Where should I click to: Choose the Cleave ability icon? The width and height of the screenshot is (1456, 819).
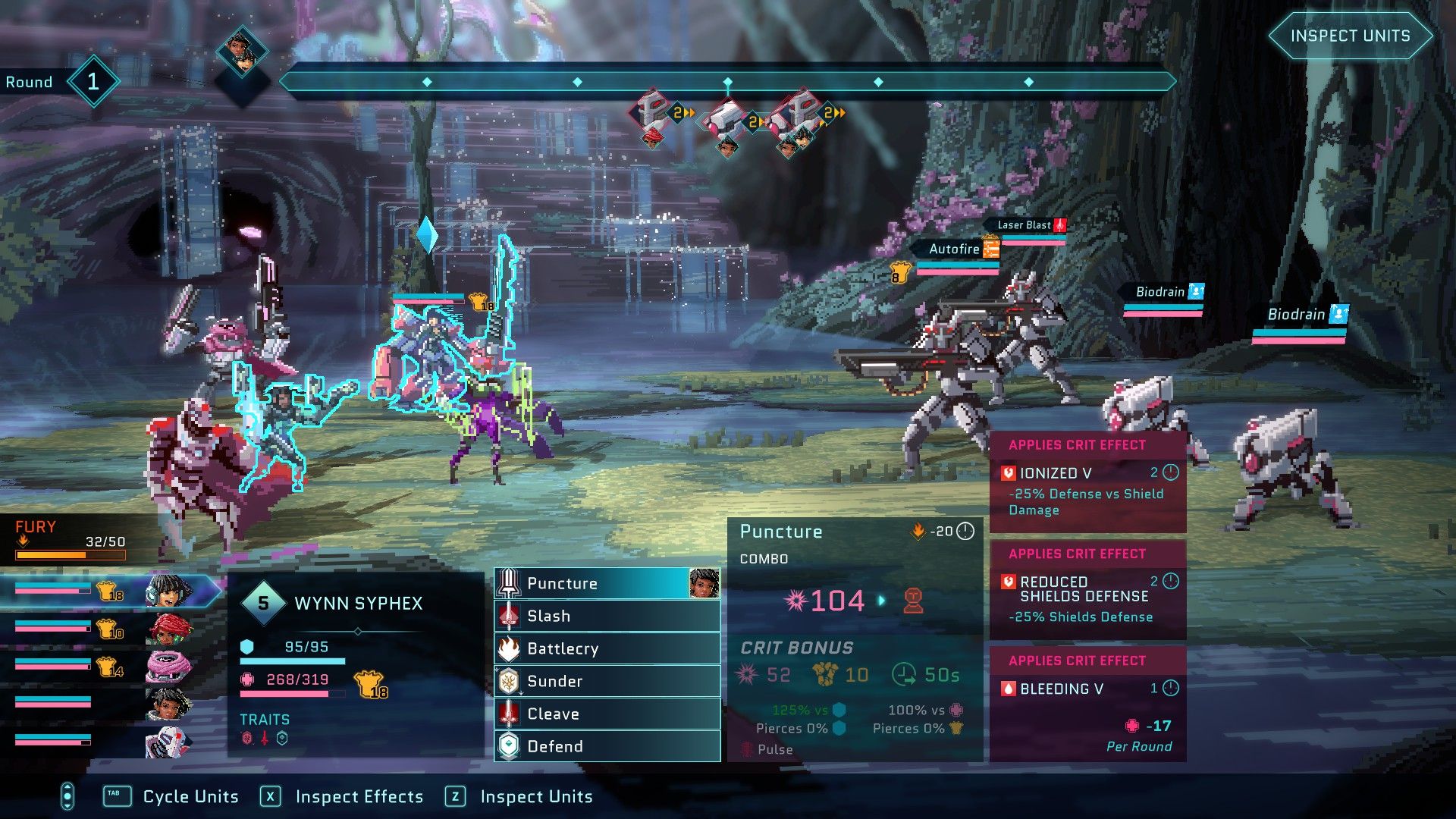[x=509, y=714]
